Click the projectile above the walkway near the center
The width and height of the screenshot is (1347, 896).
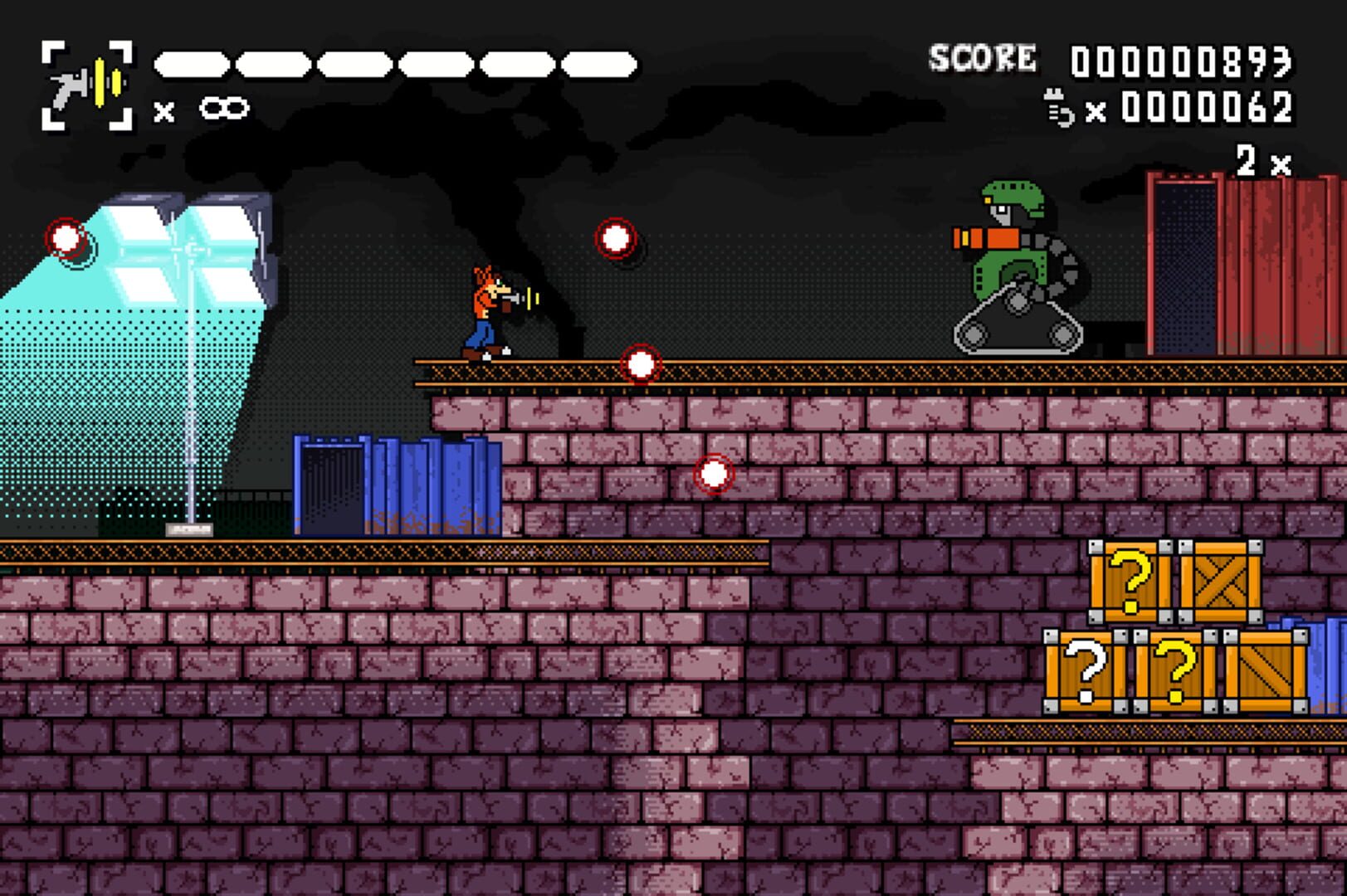(x=615, y=240)
